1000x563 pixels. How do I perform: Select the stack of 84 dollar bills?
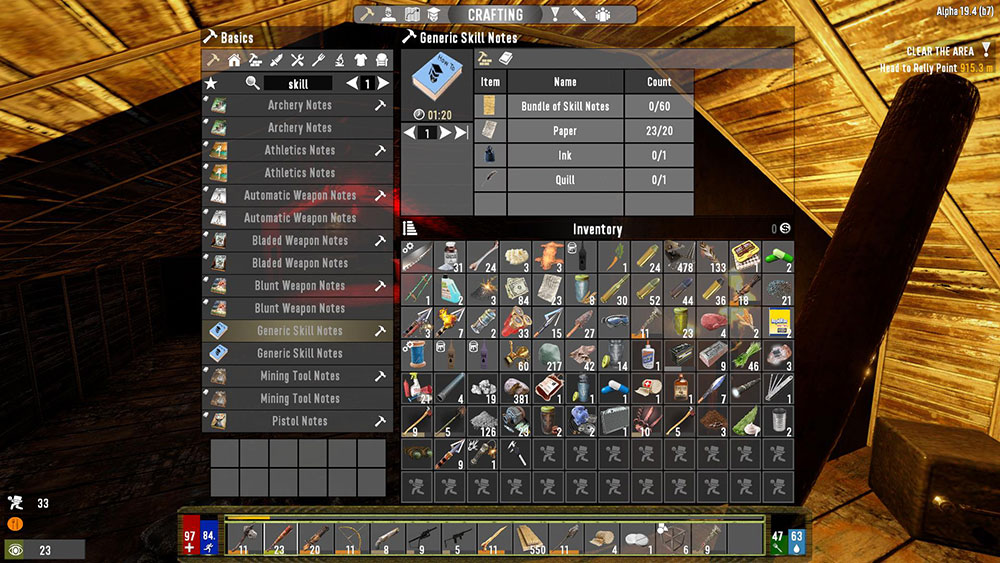click(515, 290)
